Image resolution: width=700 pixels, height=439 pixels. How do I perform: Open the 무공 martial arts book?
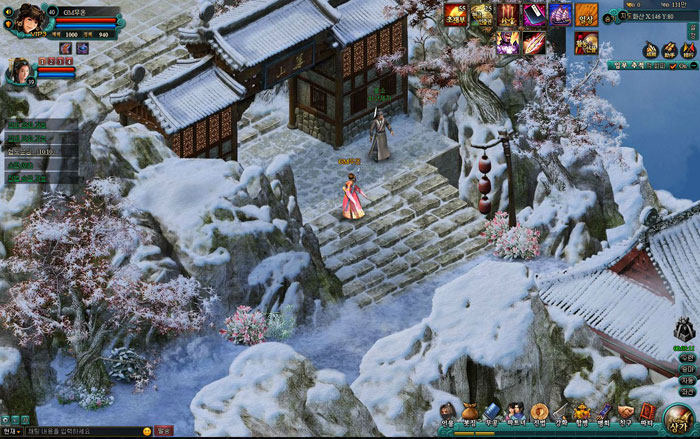492,412
